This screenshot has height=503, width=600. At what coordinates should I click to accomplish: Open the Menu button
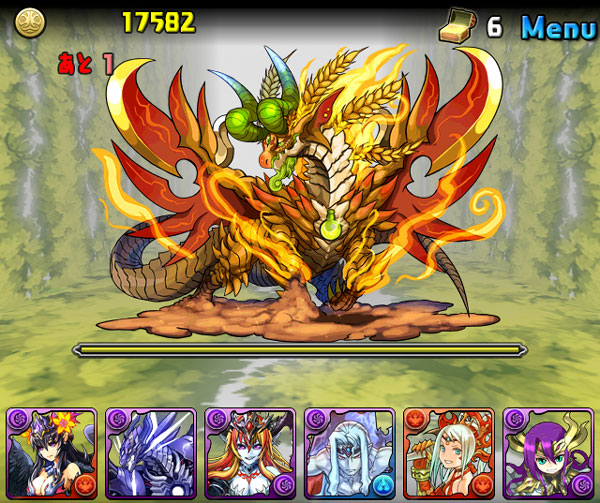coord(558,26)
